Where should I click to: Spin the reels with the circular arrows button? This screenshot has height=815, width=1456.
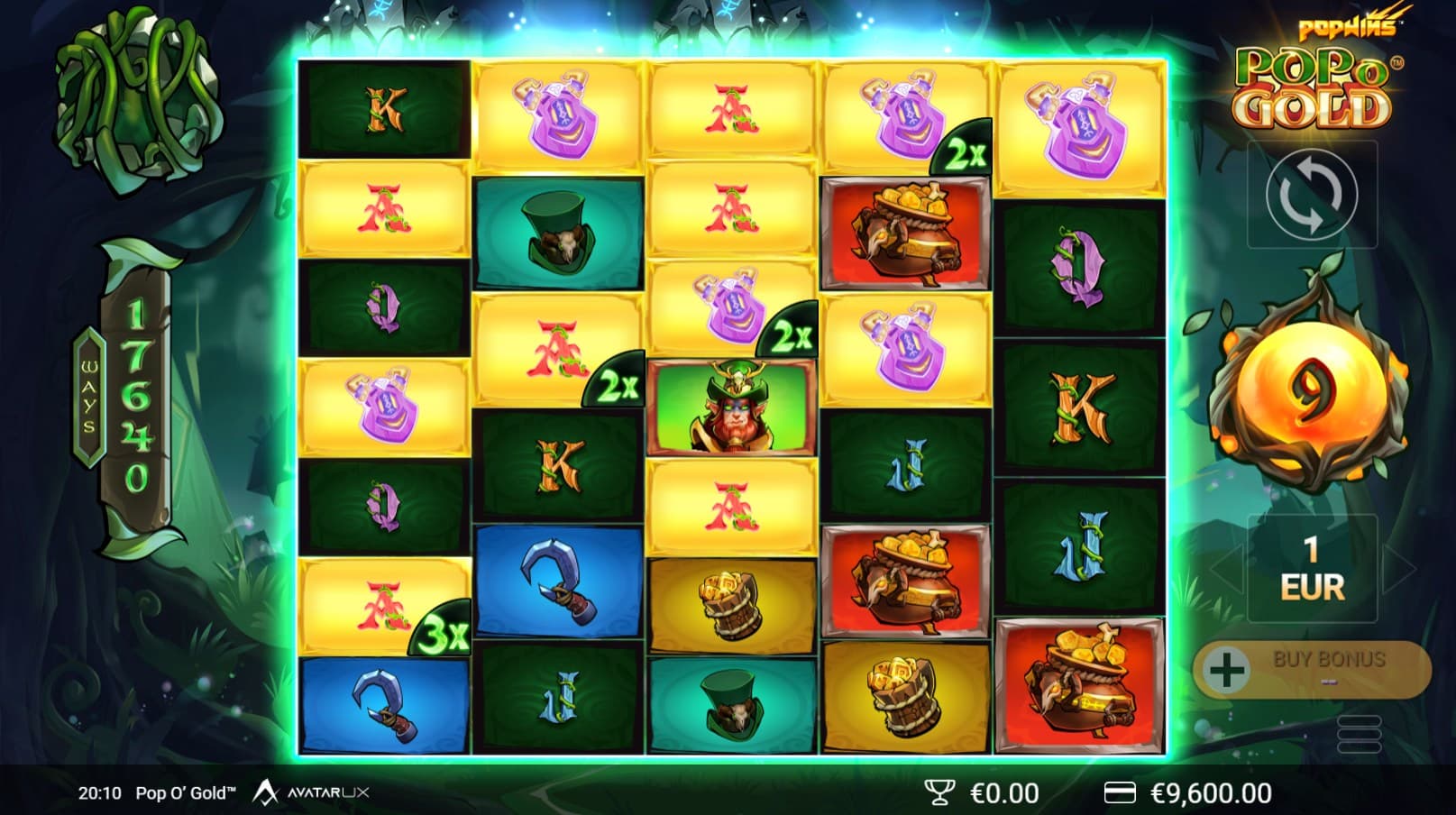[1311, 195]
